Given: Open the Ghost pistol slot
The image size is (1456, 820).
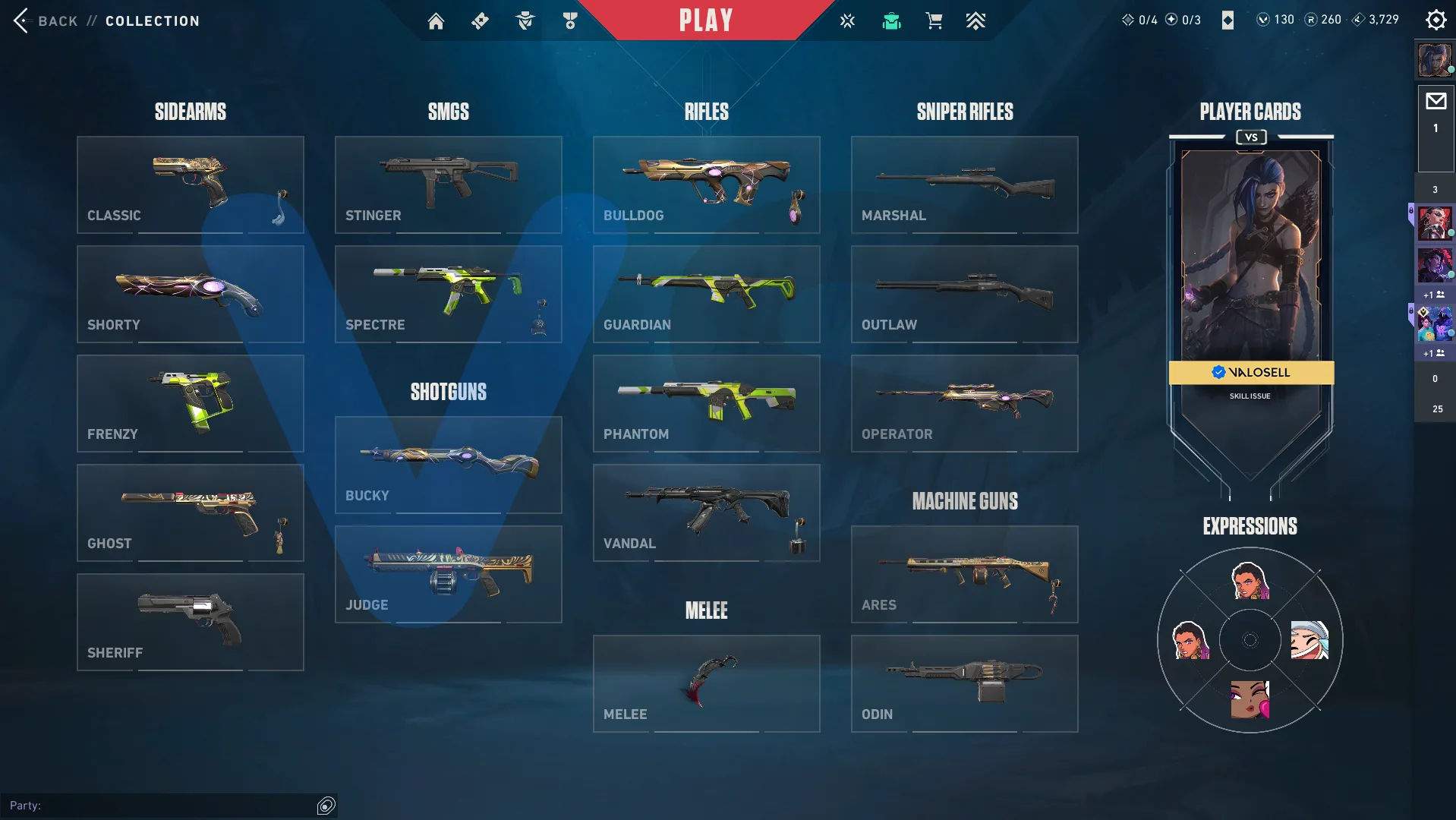Looking at the screenshot, I should [190, 512].
